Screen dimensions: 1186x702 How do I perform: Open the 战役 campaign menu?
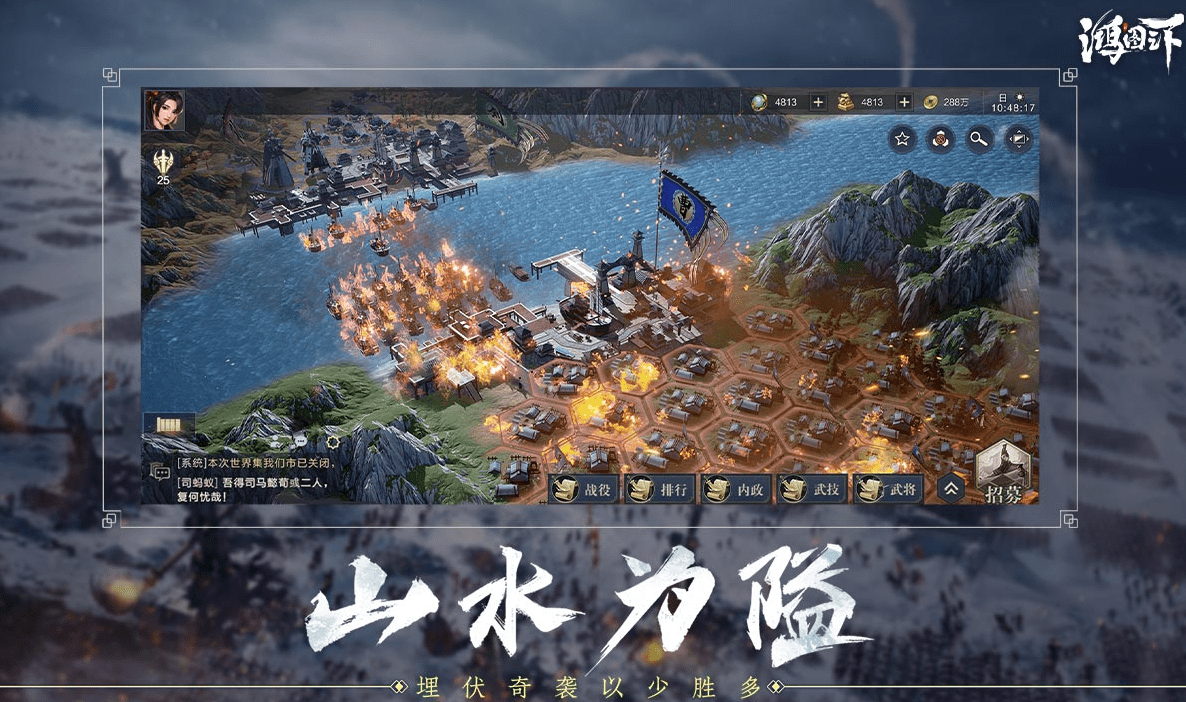[x=585, y=489]
